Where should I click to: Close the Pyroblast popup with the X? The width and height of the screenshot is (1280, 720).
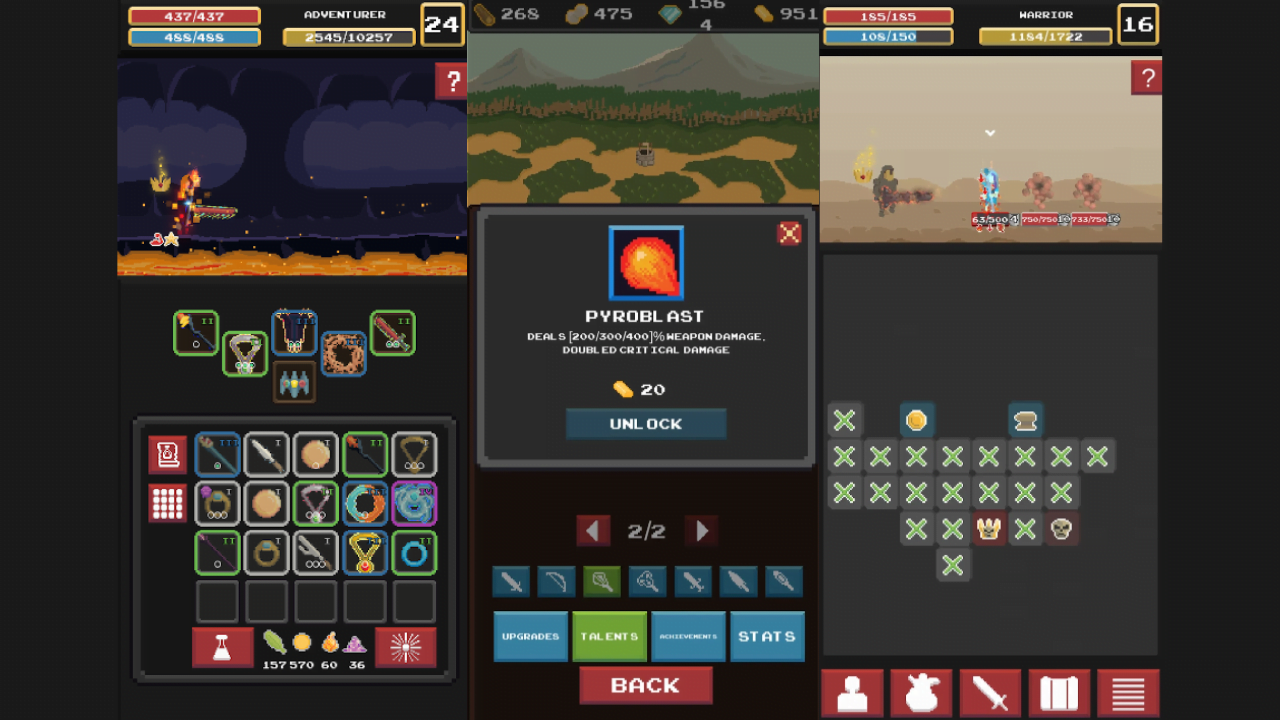click(x=789, y=233)
